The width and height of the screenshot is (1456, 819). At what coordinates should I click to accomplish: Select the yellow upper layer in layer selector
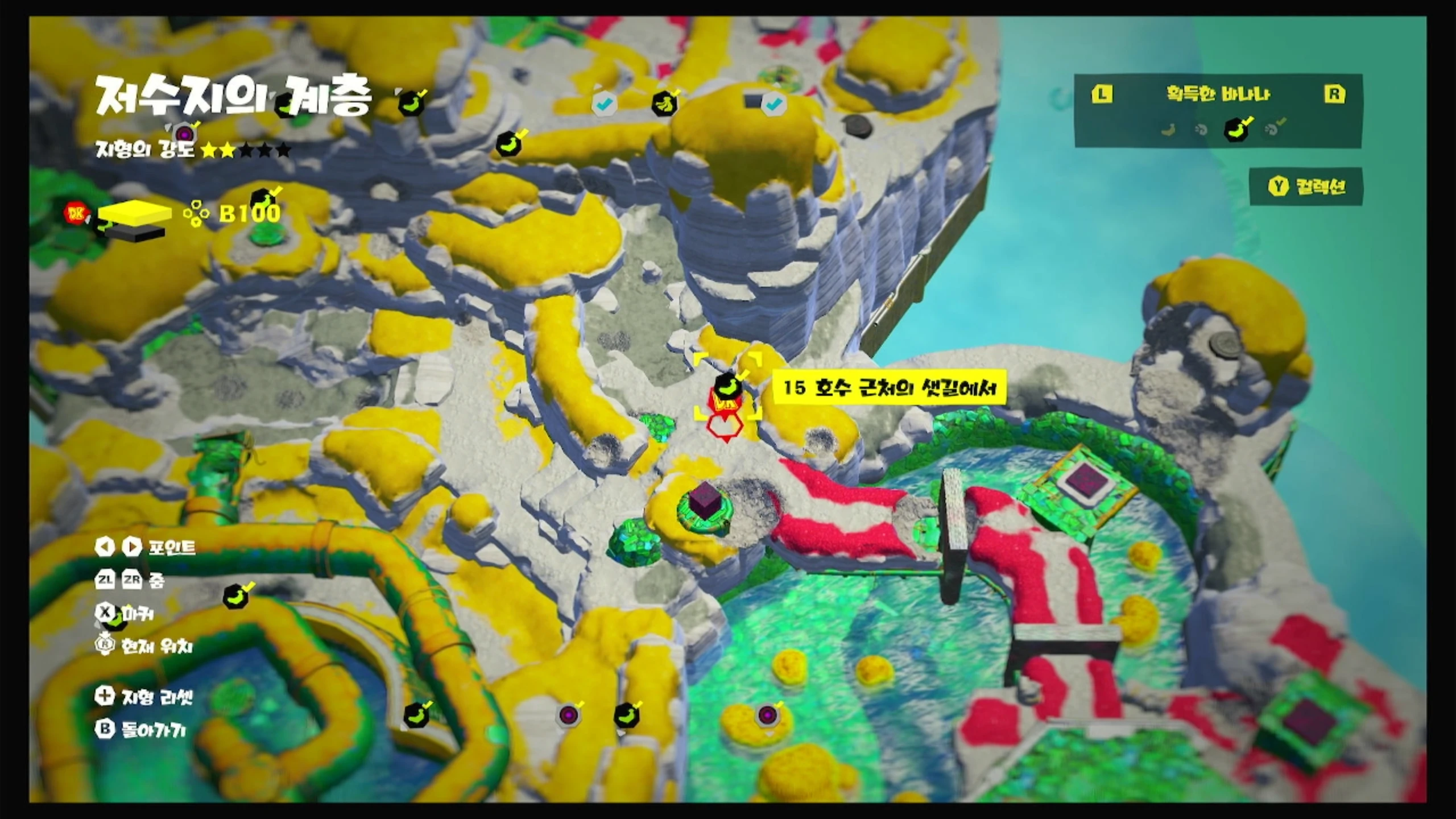(135, 213)
